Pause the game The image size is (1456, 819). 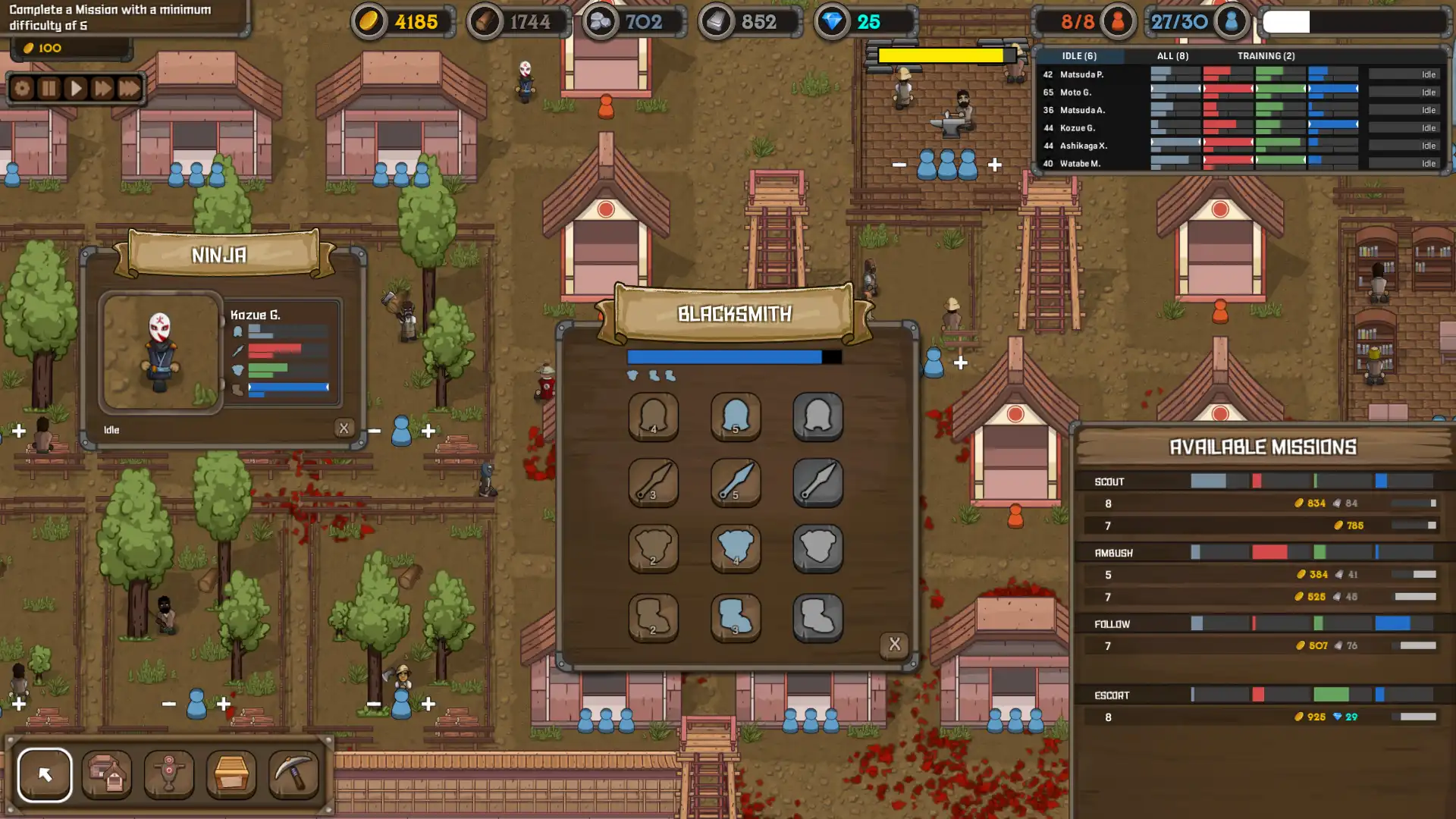[48, 87]
